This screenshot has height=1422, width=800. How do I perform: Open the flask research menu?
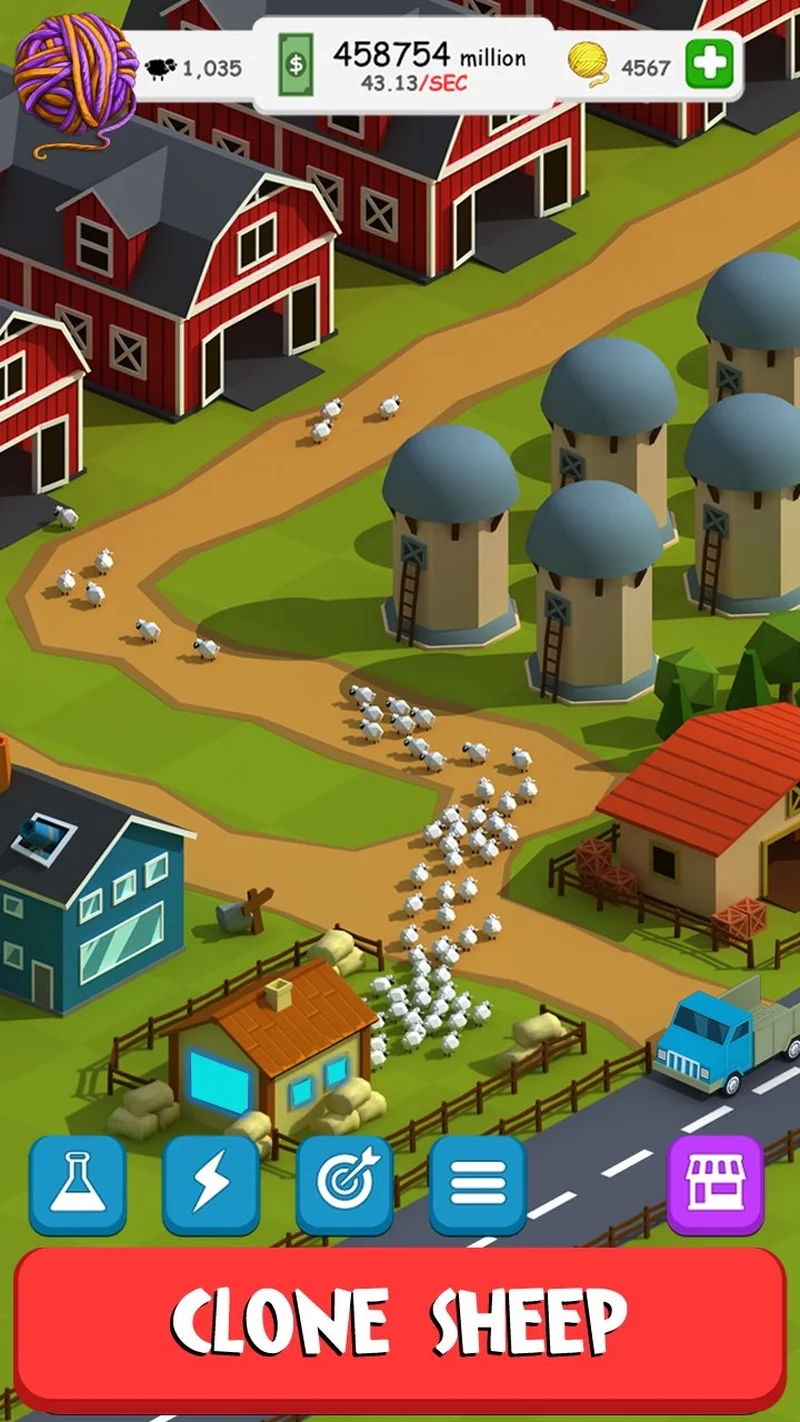(77, 1185)
